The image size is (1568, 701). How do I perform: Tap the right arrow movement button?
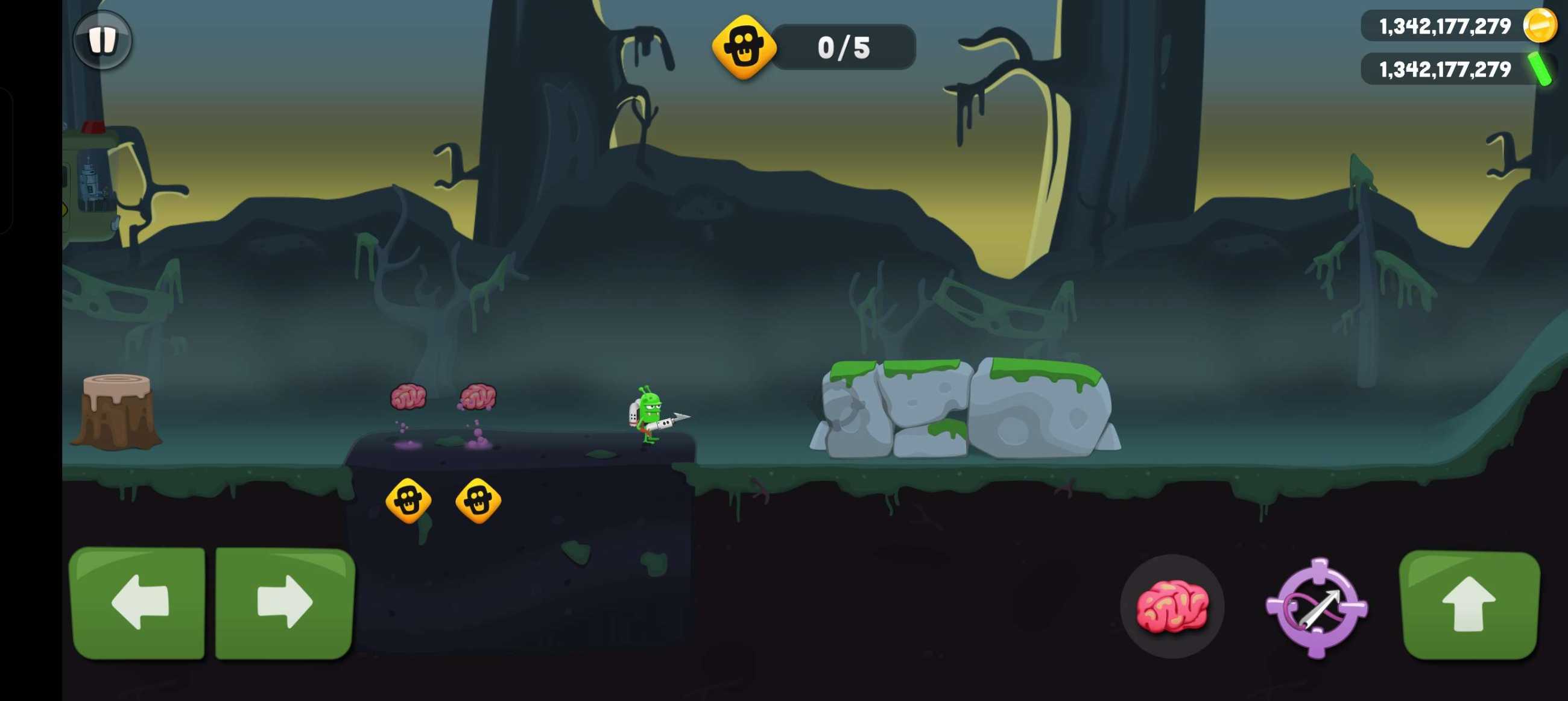284,602
